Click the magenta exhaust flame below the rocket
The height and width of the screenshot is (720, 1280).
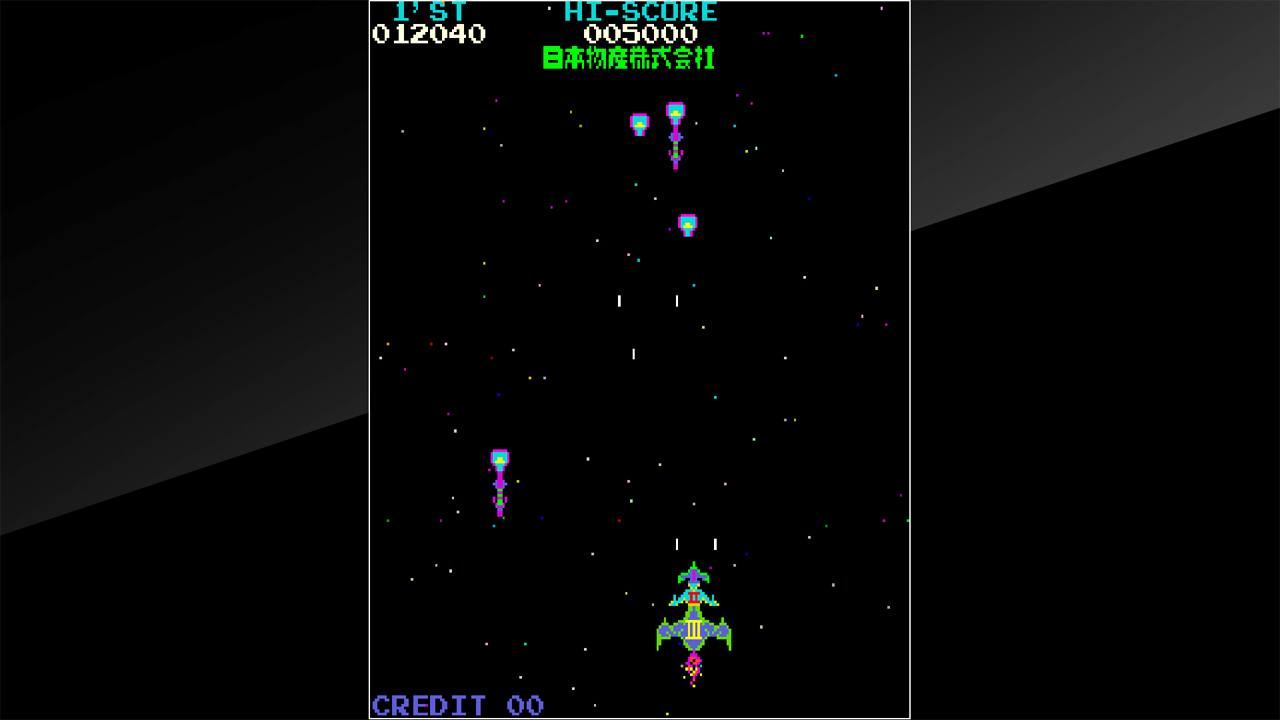coord(693,665)
